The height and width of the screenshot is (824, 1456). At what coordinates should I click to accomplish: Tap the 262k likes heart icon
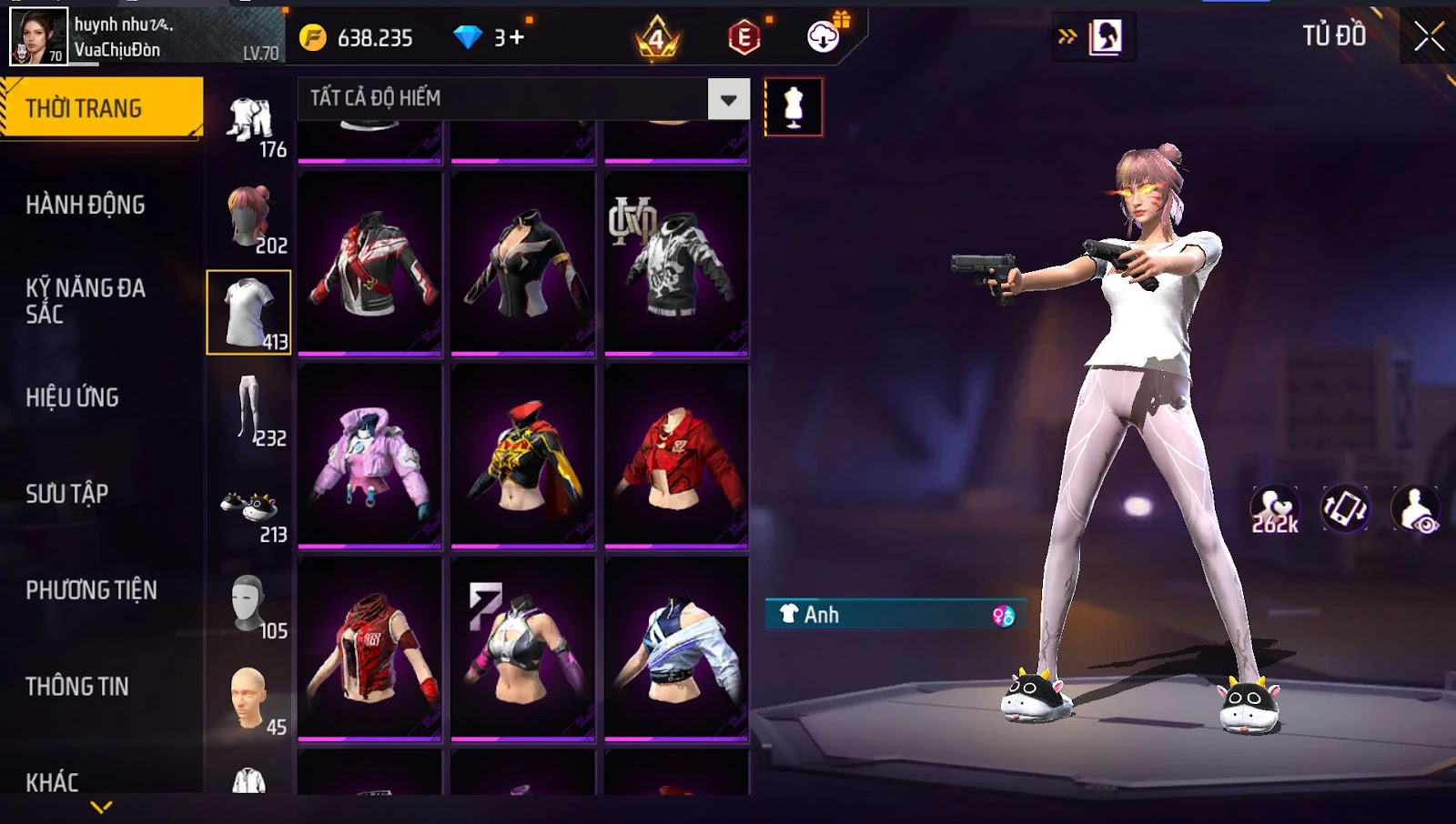[x=1274, y=509]
